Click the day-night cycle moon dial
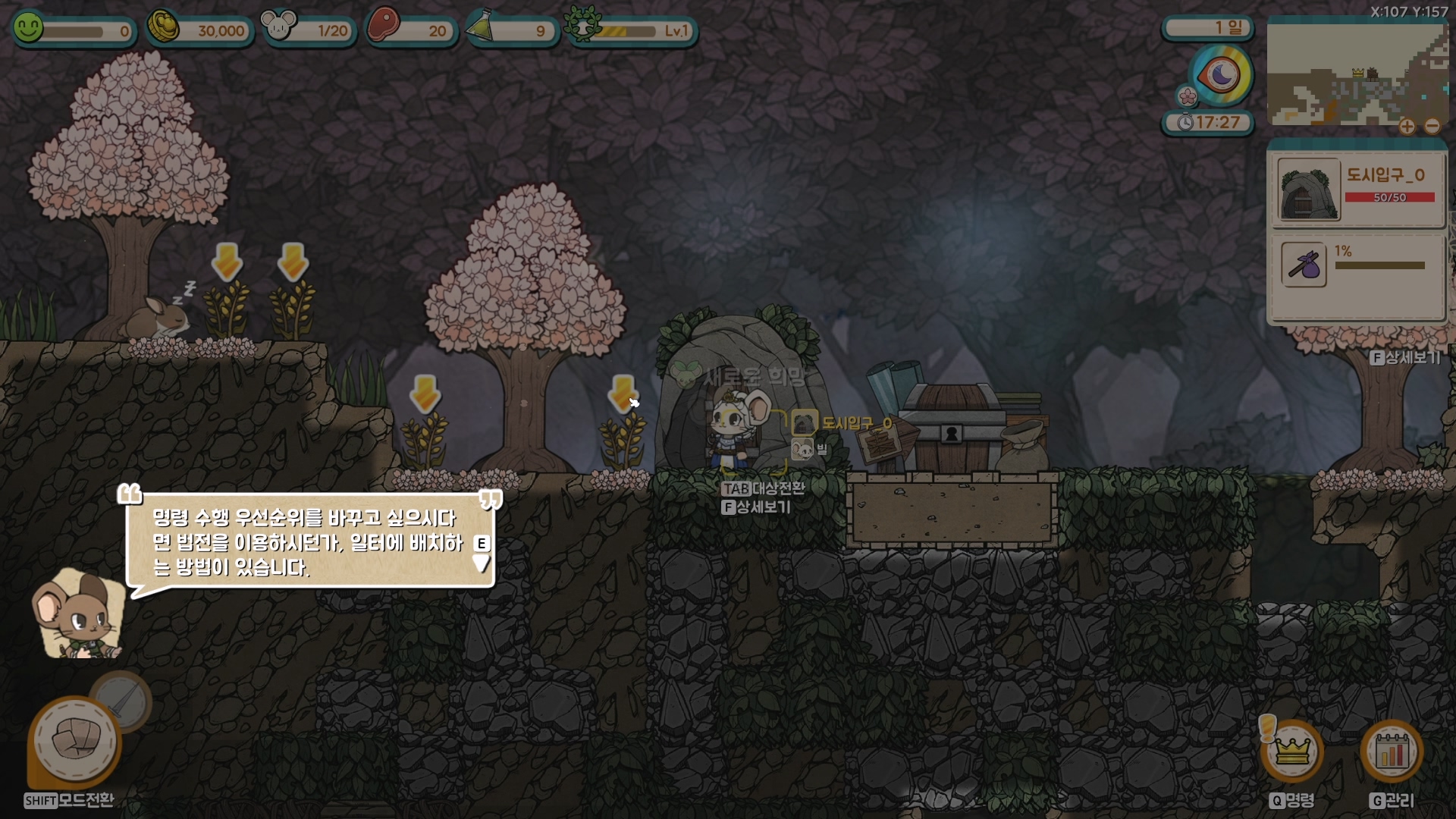 pyautogui.click(x=1220, y=75)
